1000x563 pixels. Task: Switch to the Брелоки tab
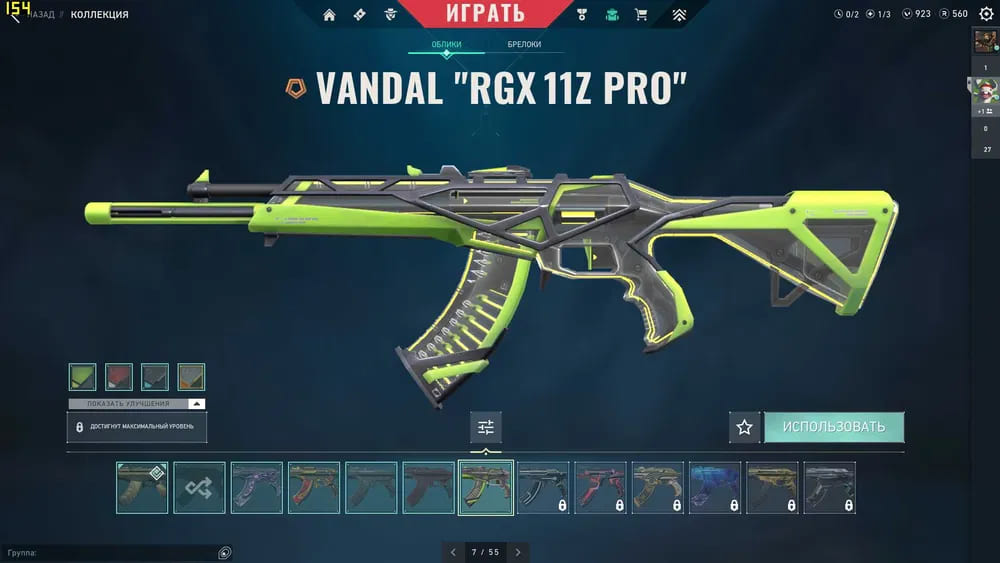click(524, 45)
